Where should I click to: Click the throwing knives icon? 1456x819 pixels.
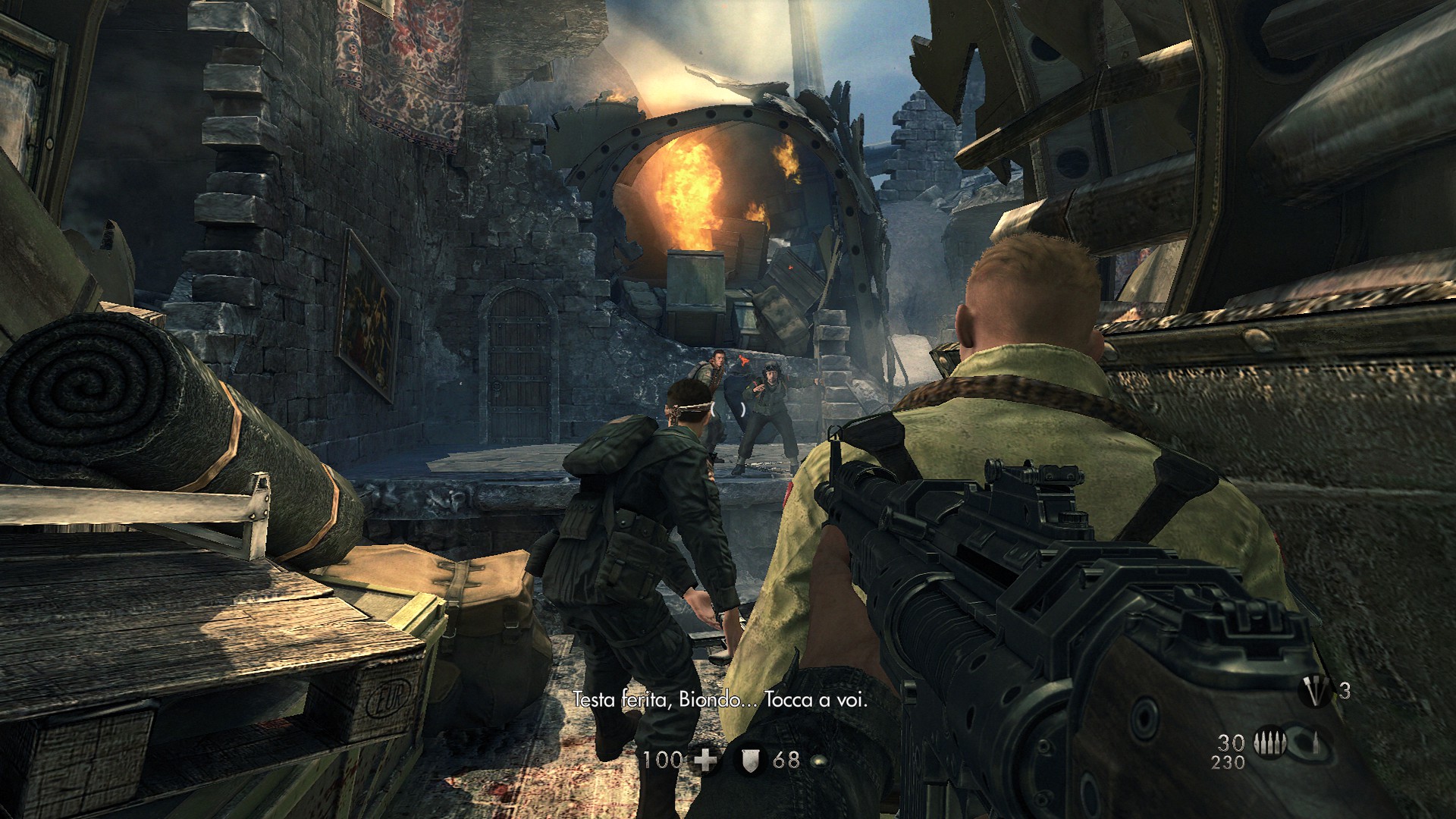[1316, 692]
